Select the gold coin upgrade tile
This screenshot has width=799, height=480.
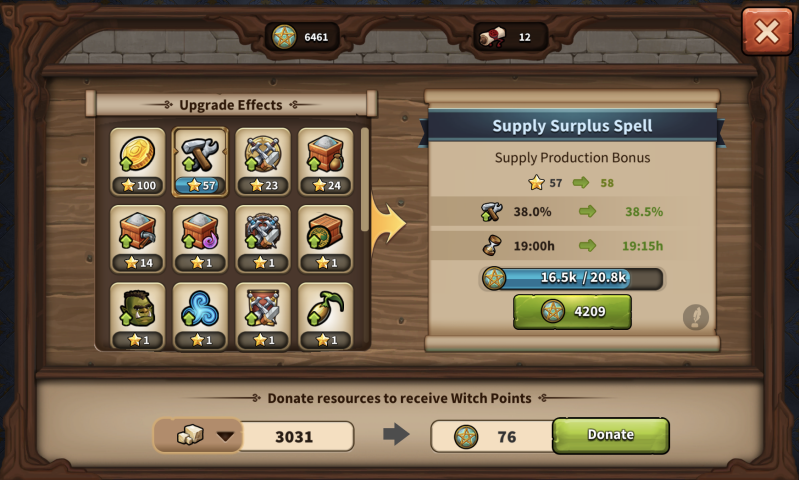tap(138, 160)
